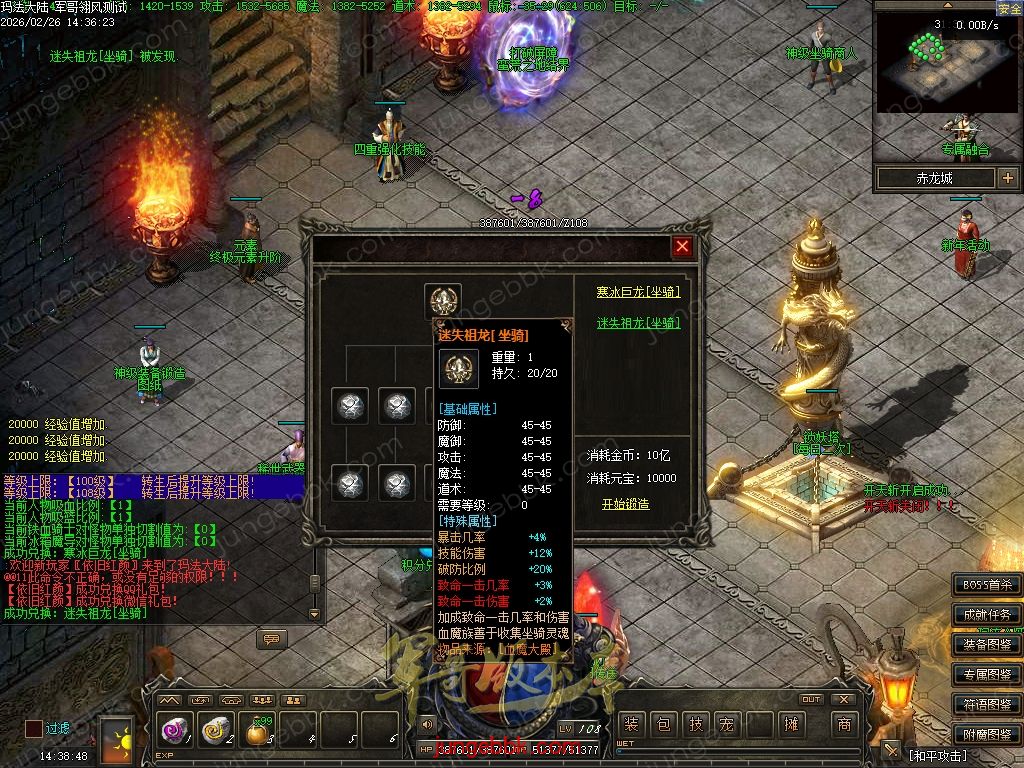Click the forged mount emblem slot
The height and width of the screenshot is (768, 1024).
(x=442, y=300)
